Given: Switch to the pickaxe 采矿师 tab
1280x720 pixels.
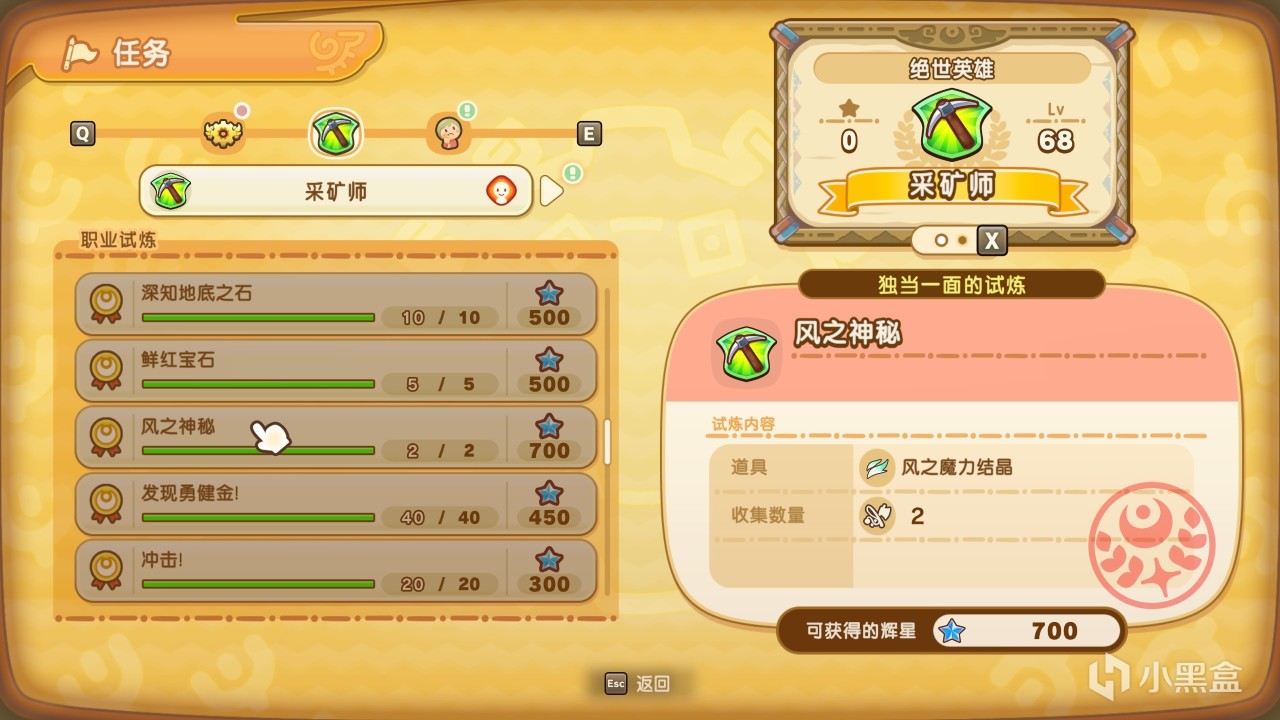Looking at the screenshot, I should (x=335, y=133).
